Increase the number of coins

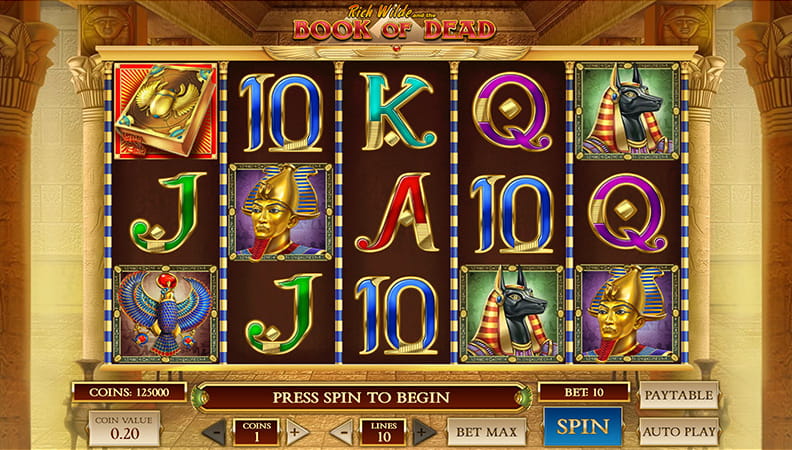[x=296, y=433]
